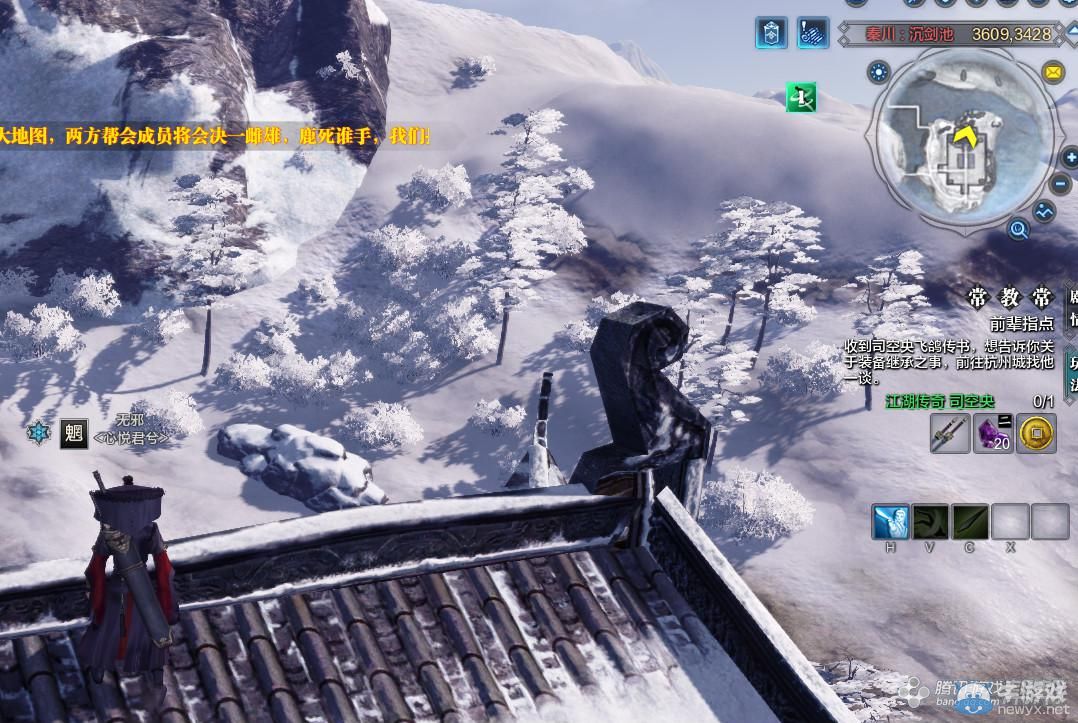Viewport: 1078px width, 723px height.
Task: Select the twin swords quest reward
Action: (x=950, y=434)
